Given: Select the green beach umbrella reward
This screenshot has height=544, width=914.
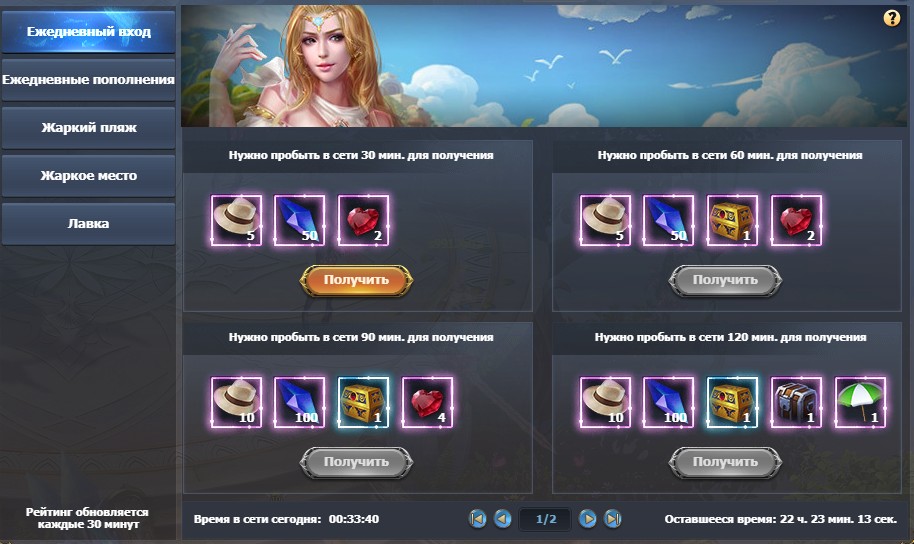Looking at the screenshot, I should pyautogui.click(x=859, y=402).
